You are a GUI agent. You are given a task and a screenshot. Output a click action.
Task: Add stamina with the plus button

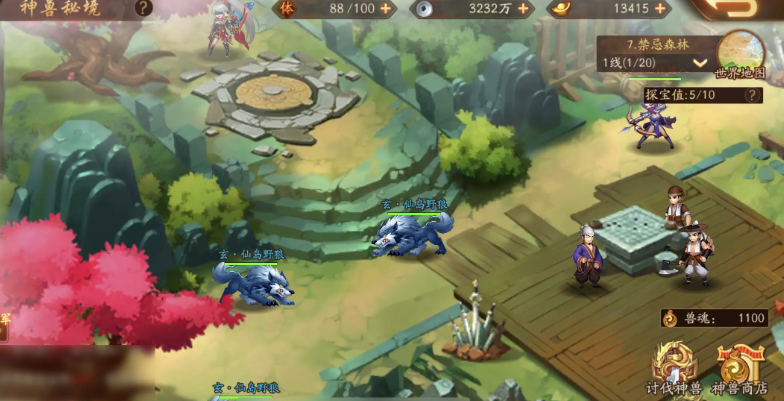[387, 9]
